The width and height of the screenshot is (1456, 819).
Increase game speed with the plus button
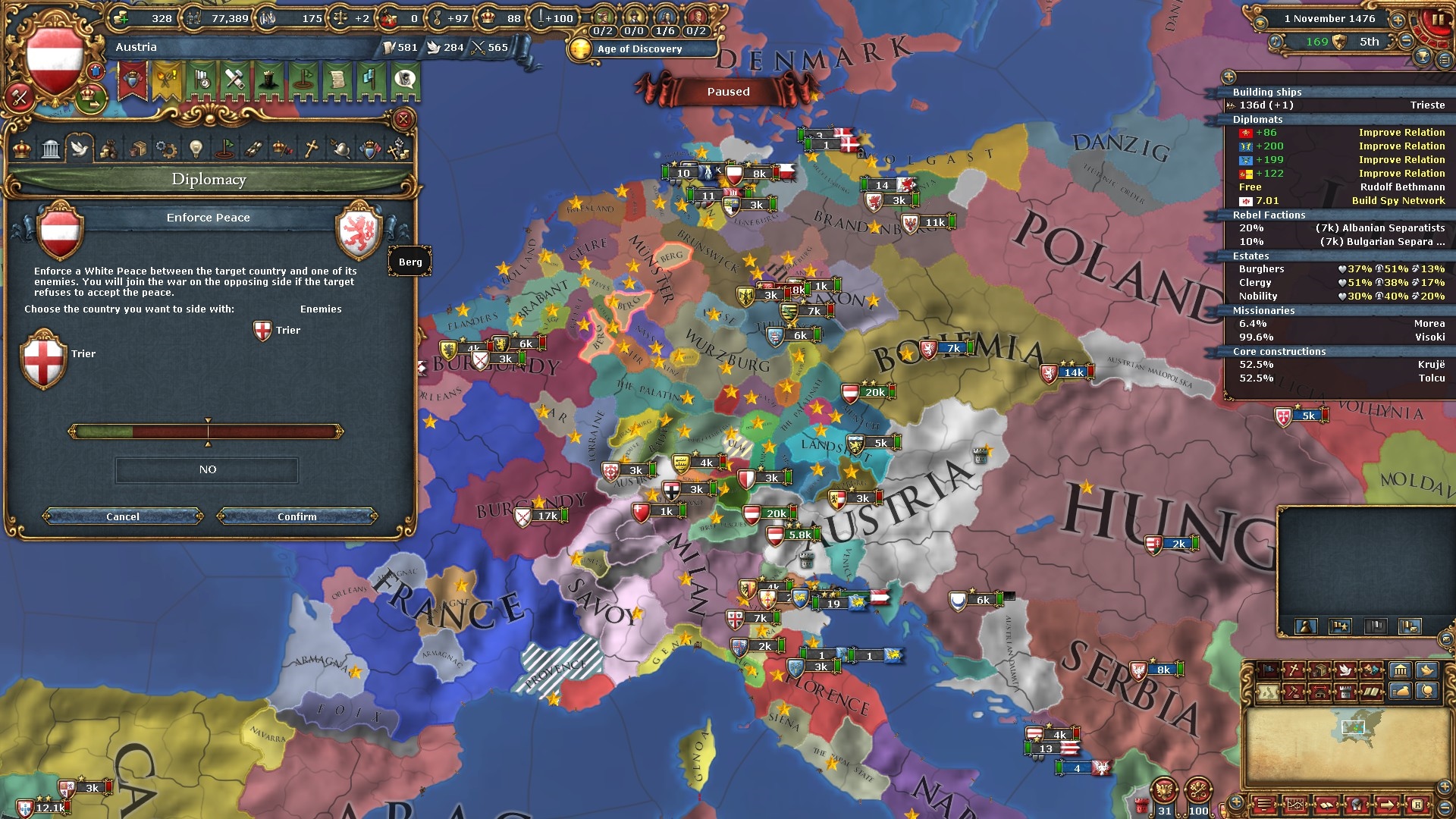coord(1398,20)
